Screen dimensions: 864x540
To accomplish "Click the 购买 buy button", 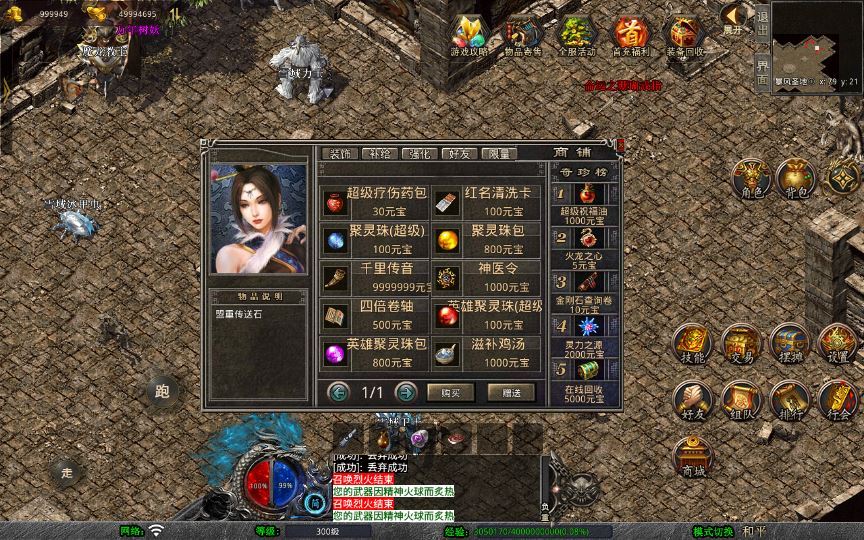I will (450, 392).
